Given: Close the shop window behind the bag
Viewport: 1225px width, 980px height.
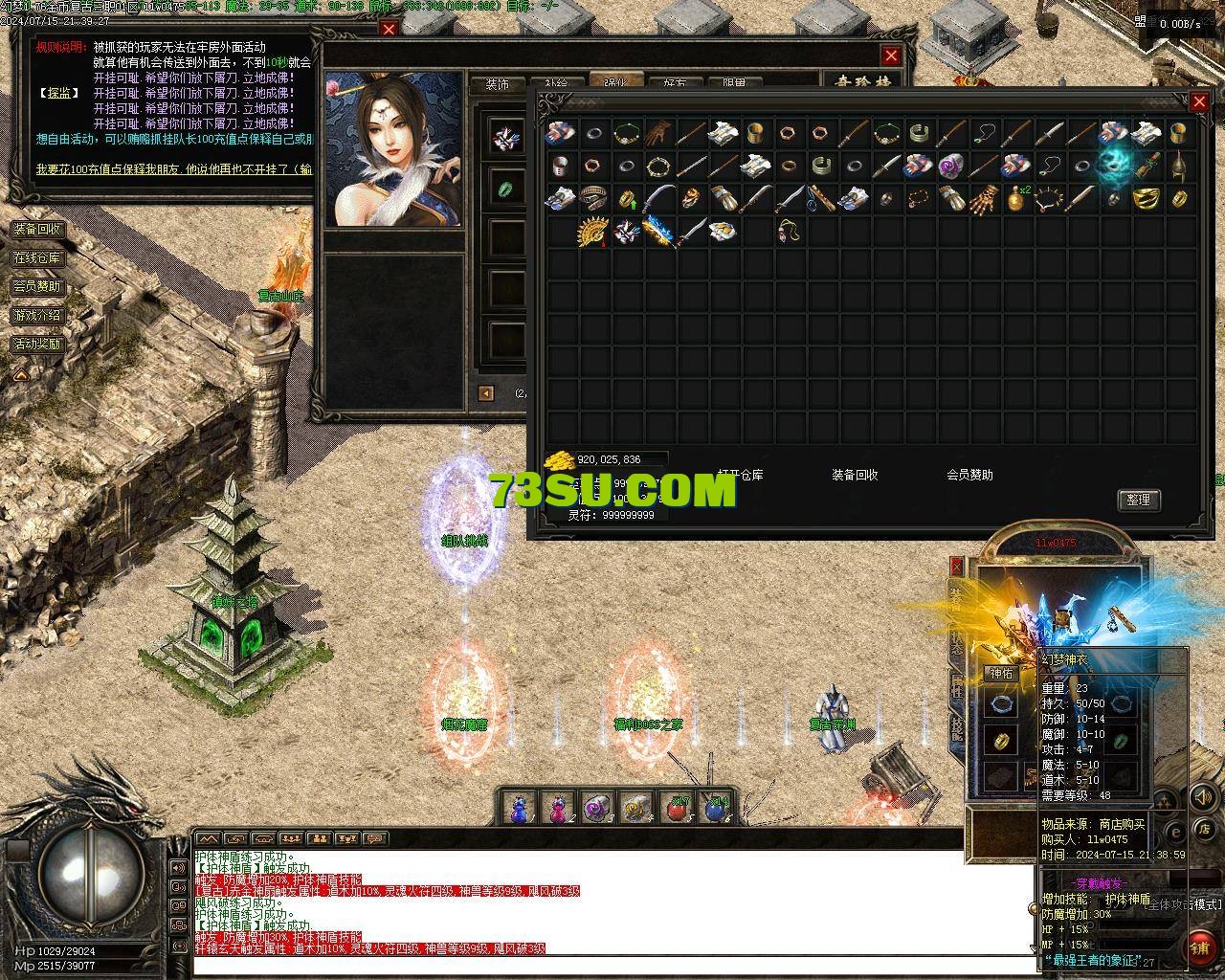Looking at the screenshot, I should pos(891,56).
